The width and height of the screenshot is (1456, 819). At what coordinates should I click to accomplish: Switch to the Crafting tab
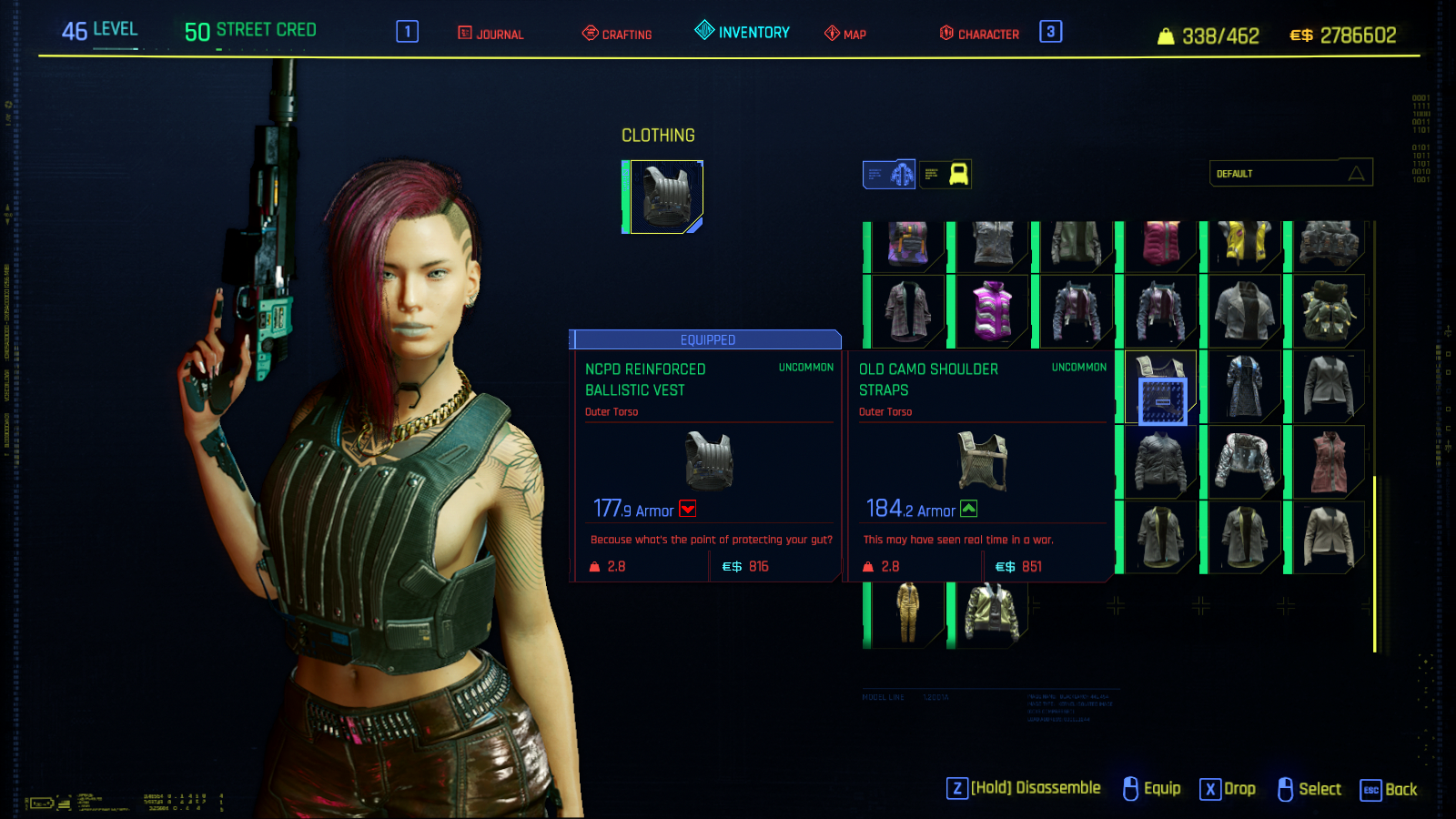click(617, 34)
